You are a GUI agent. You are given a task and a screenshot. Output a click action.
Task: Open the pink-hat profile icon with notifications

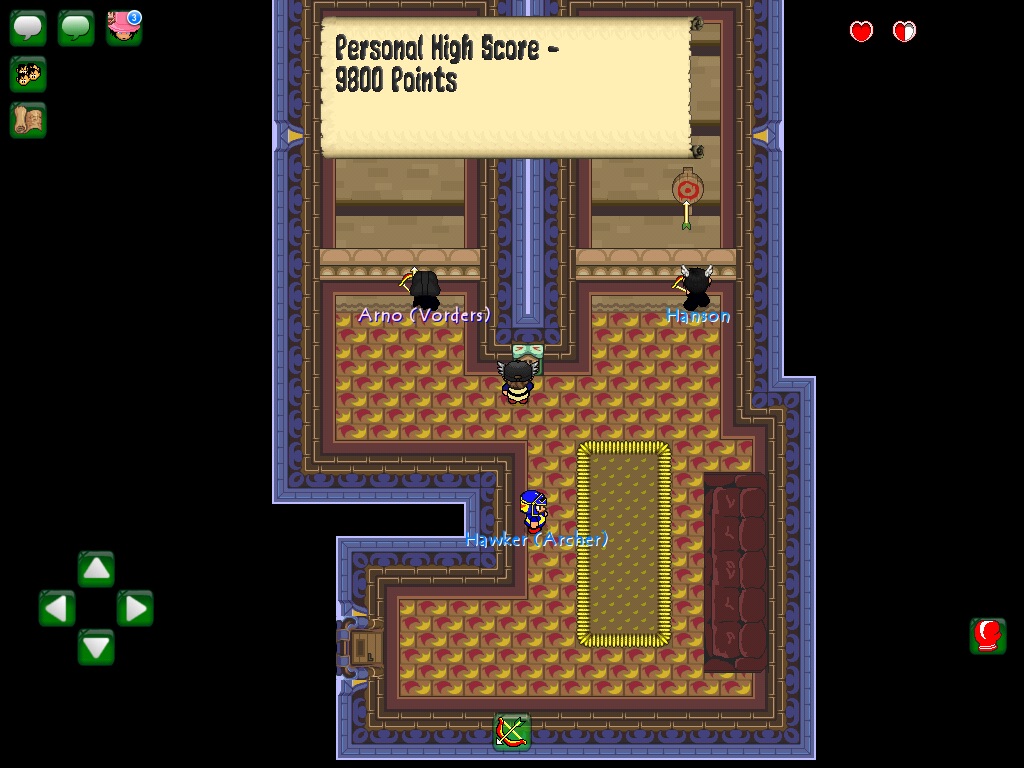124,28
